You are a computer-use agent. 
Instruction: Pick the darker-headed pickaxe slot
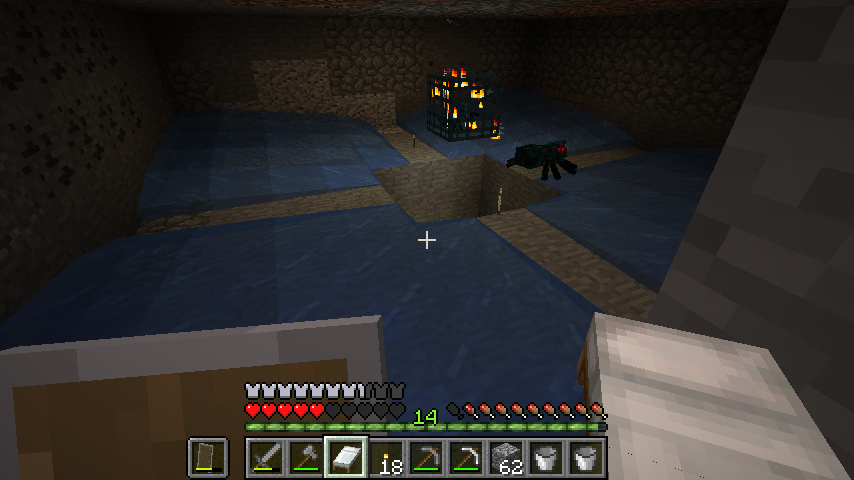(x=426, y=458)
